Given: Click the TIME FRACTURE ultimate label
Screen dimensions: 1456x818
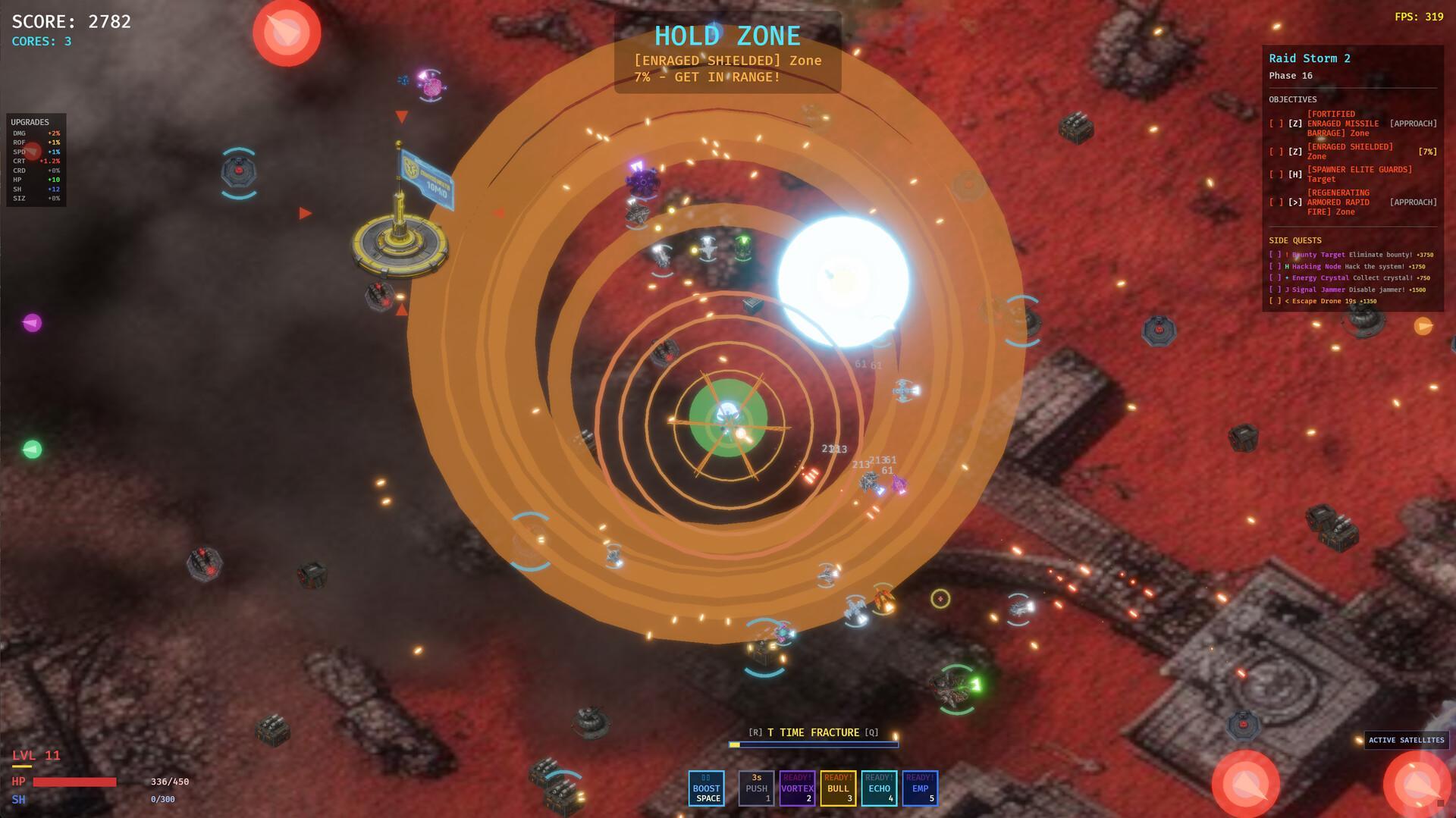Looking at the screenshot, I should pos(814,732).
